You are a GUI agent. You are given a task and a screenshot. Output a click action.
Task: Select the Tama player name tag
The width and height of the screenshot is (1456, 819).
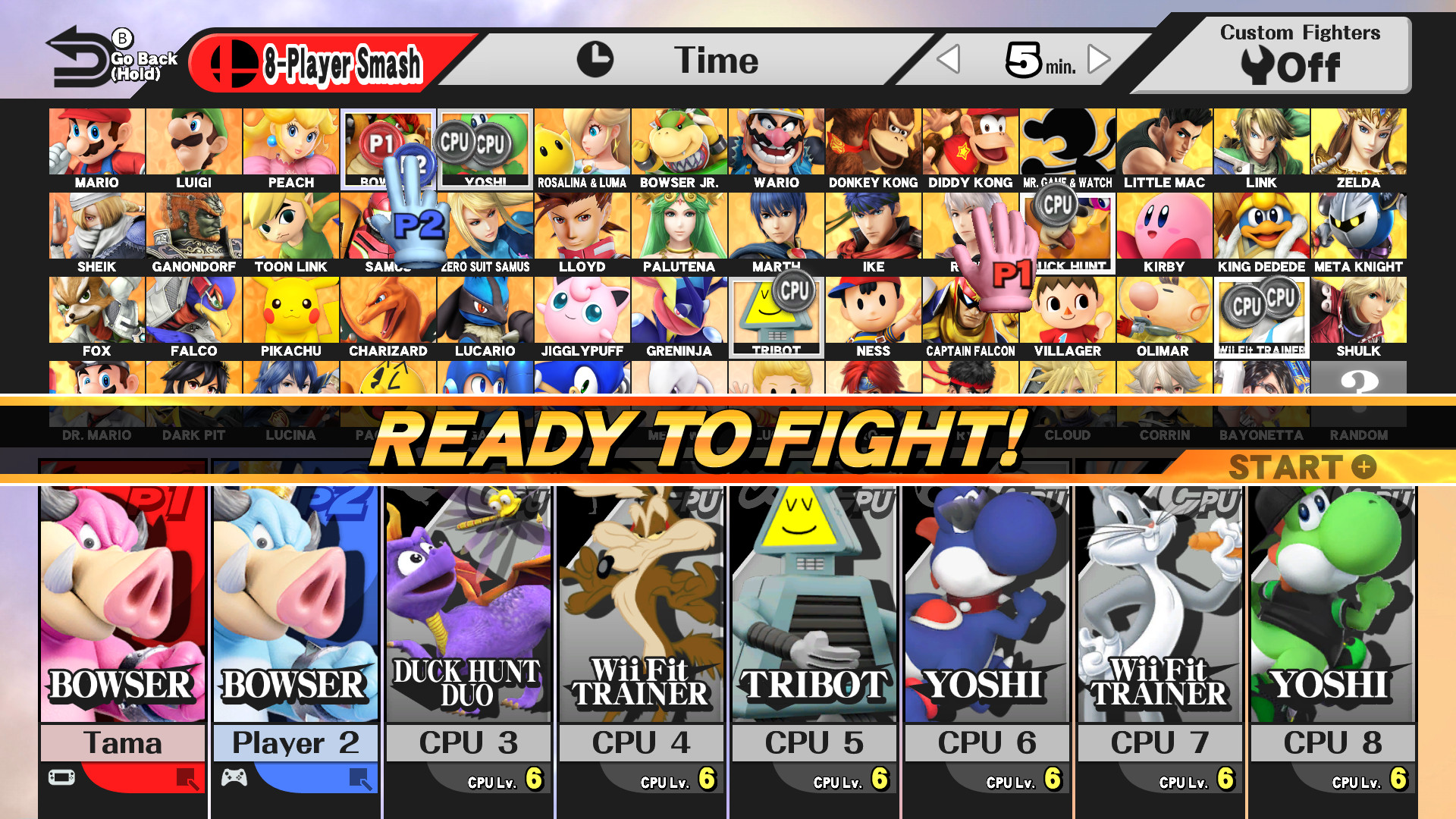[x=123, y=742]
